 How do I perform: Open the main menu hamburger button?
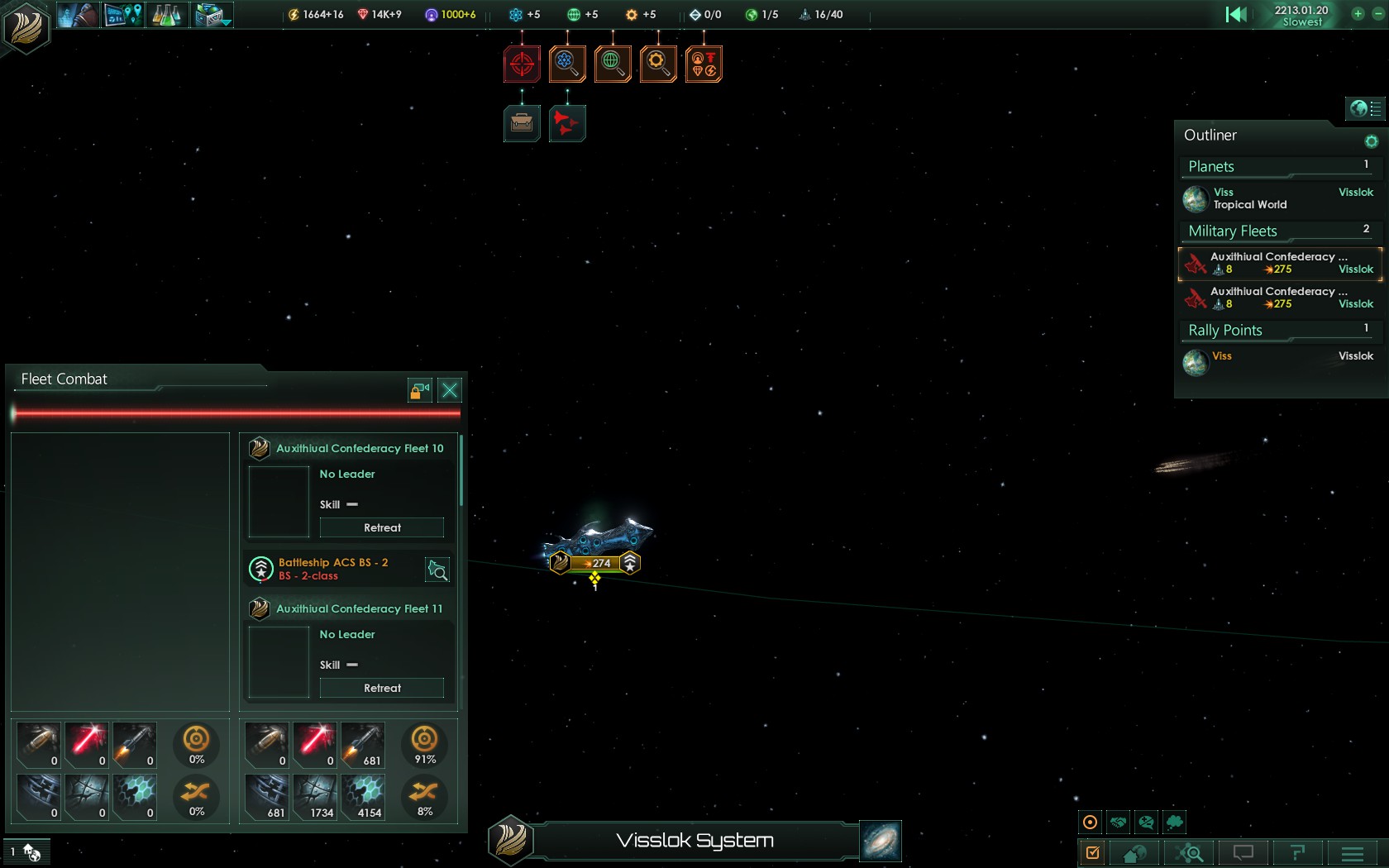1353,853
